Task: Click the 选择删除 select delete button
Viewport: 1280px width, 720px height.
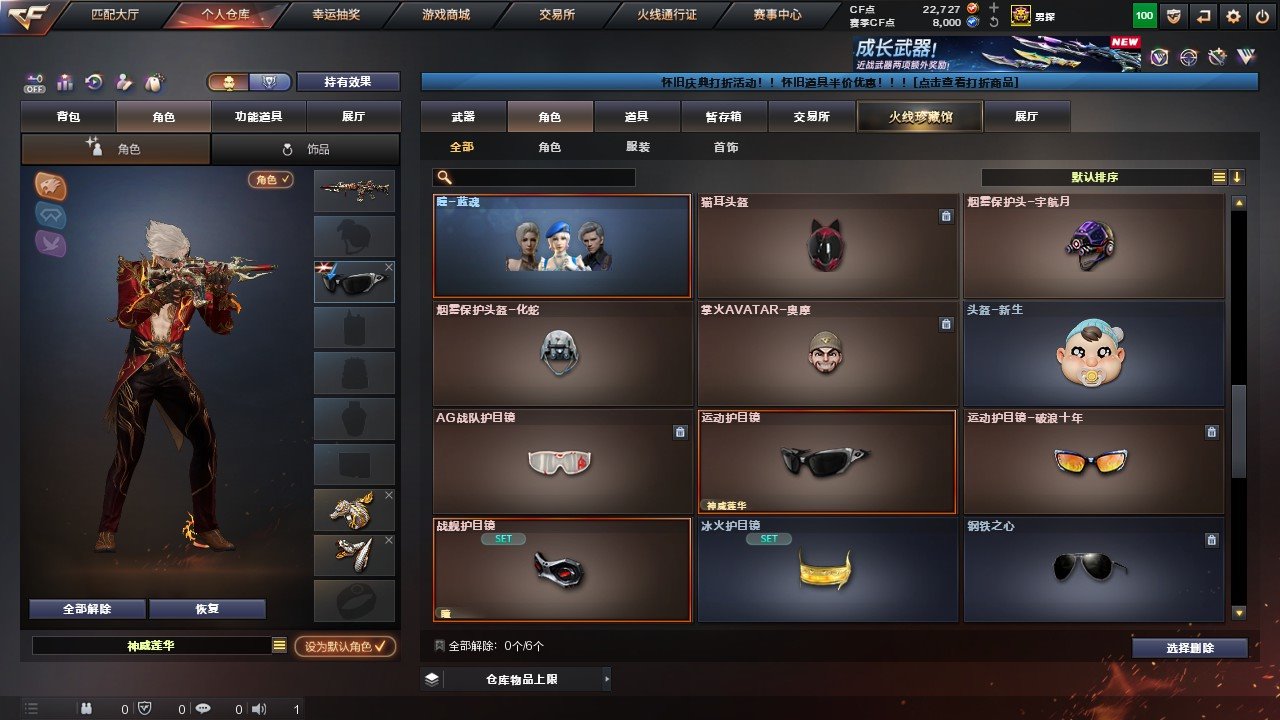Action: pos(1189,648)
